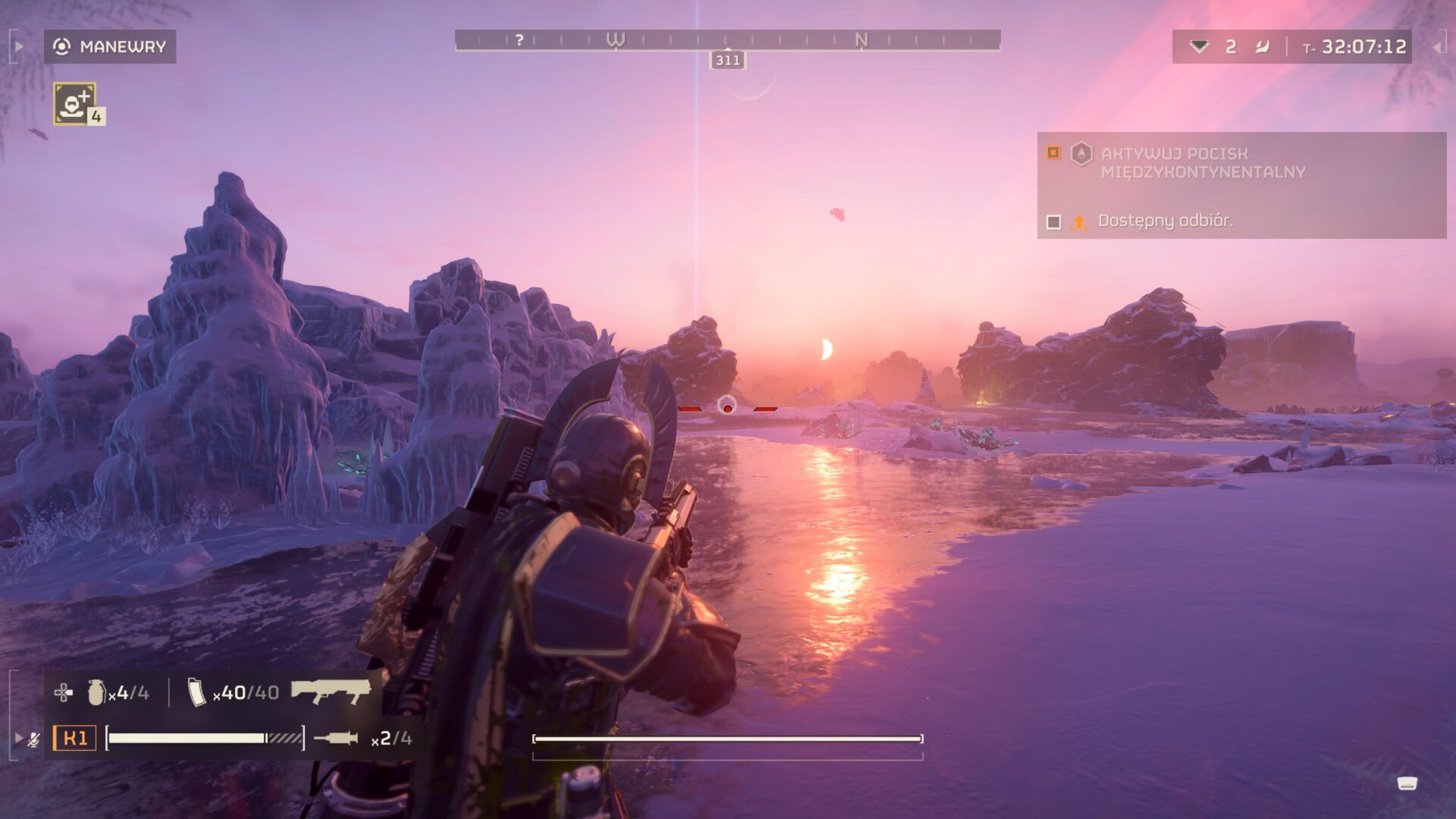Screen dimensions: 1456x819
Task: Open the chat icon in the corner
Action: click(x=1407, y=783)
